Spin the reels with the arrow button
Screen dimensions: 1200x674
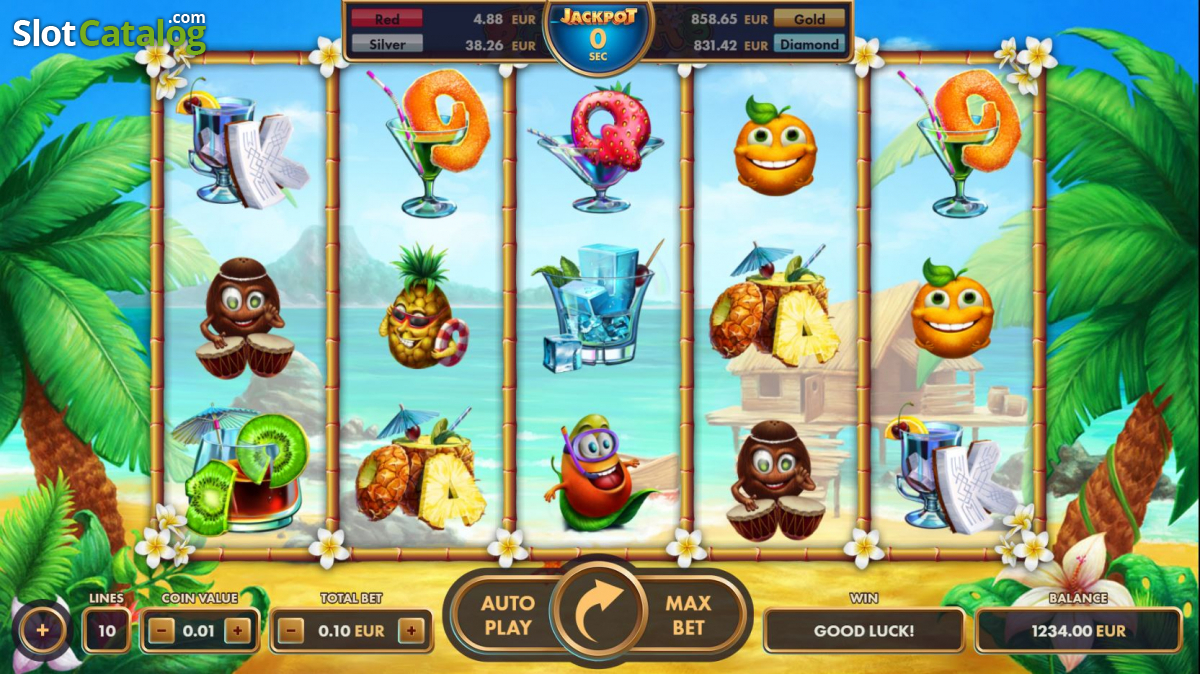coord(598,614)
